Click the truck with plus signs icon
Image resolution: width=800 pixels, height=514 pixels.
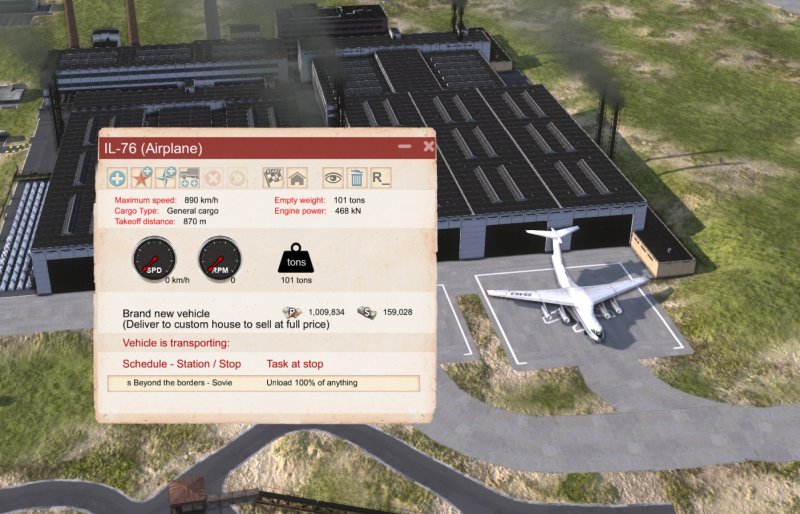pos(188,179)
